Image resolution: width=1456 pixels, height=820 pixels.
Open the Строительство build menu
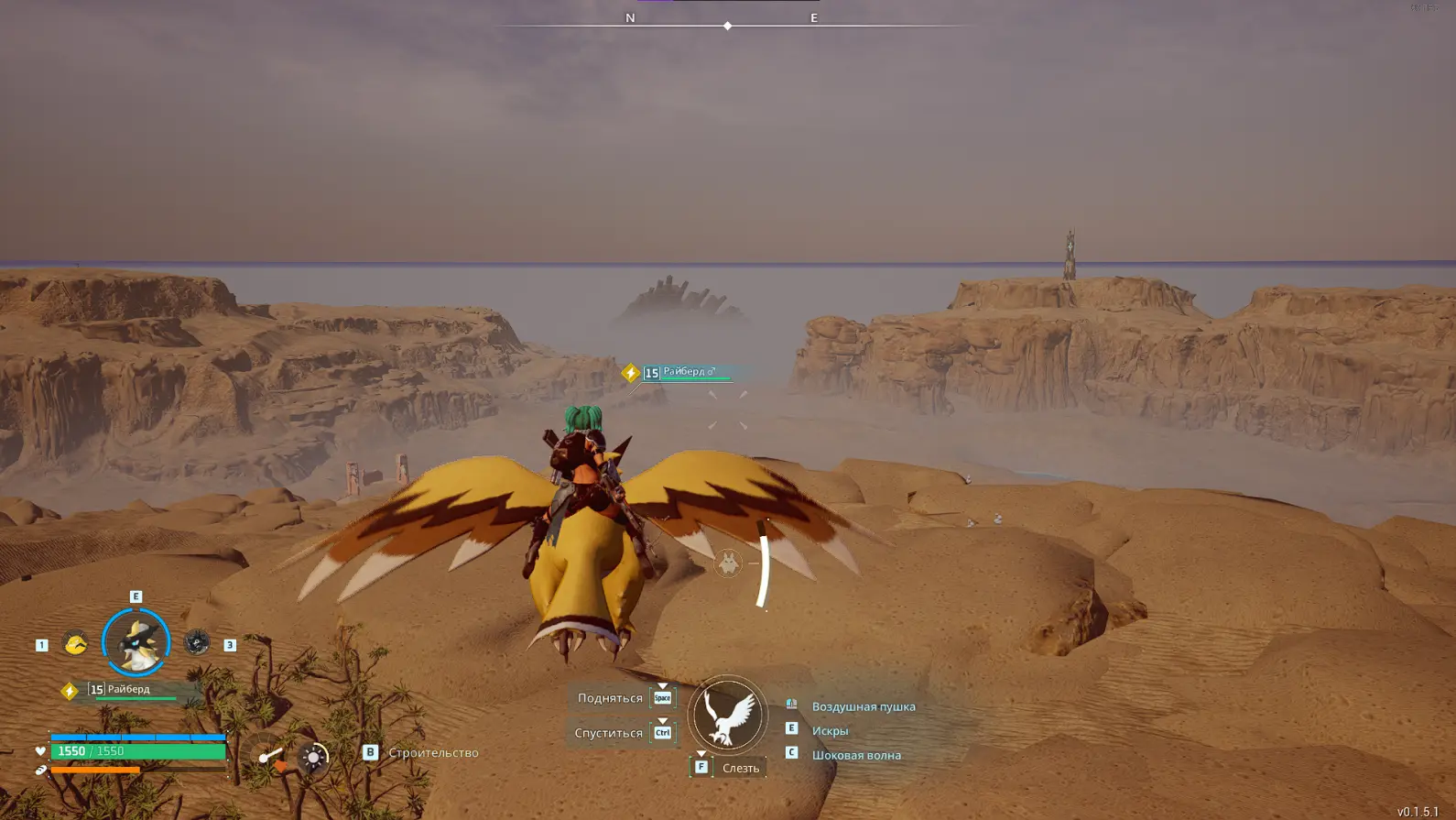pyautogui.click(x=433, y=753)
